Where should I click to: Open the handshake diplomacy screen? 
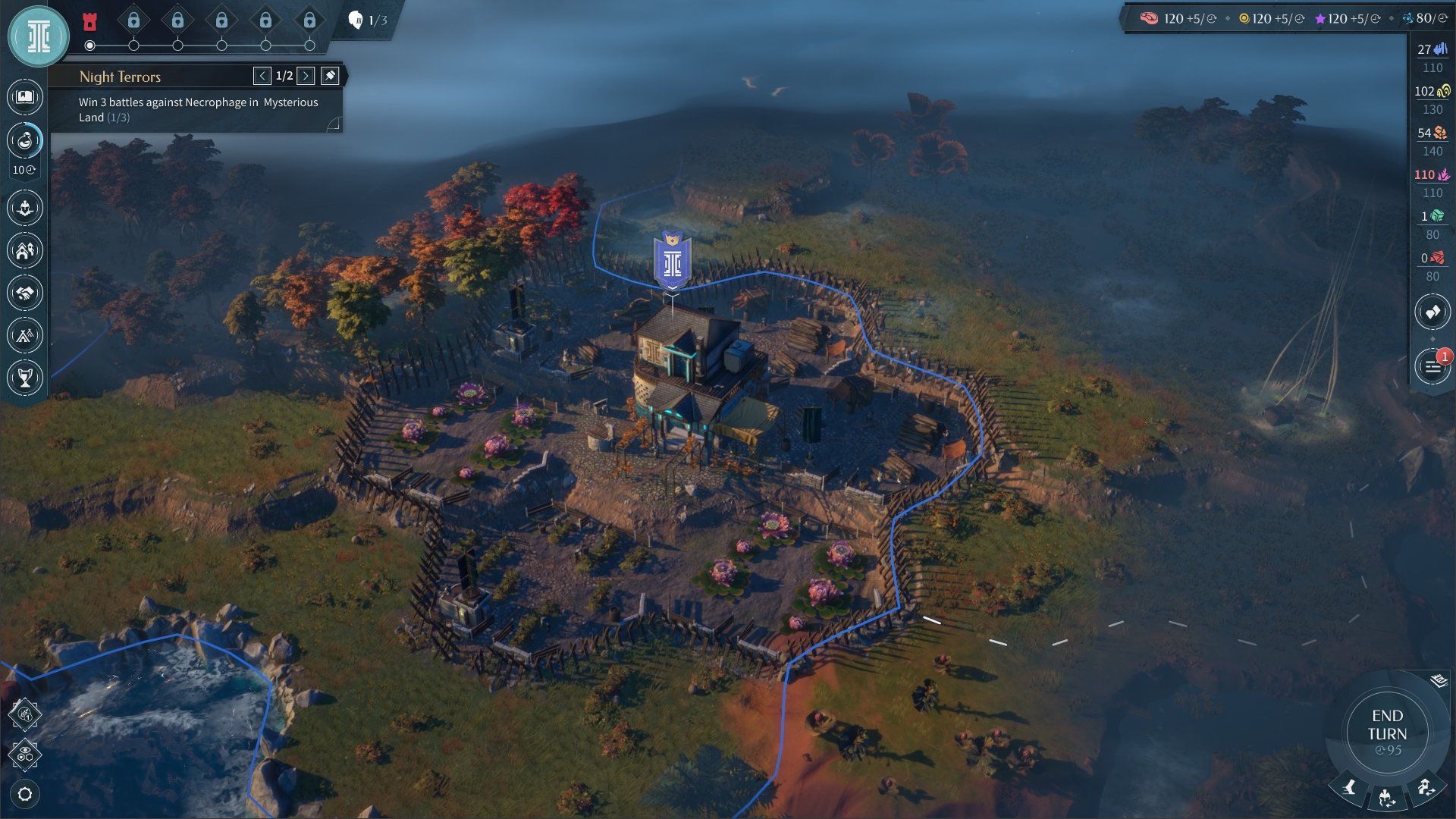coord(25,293)
